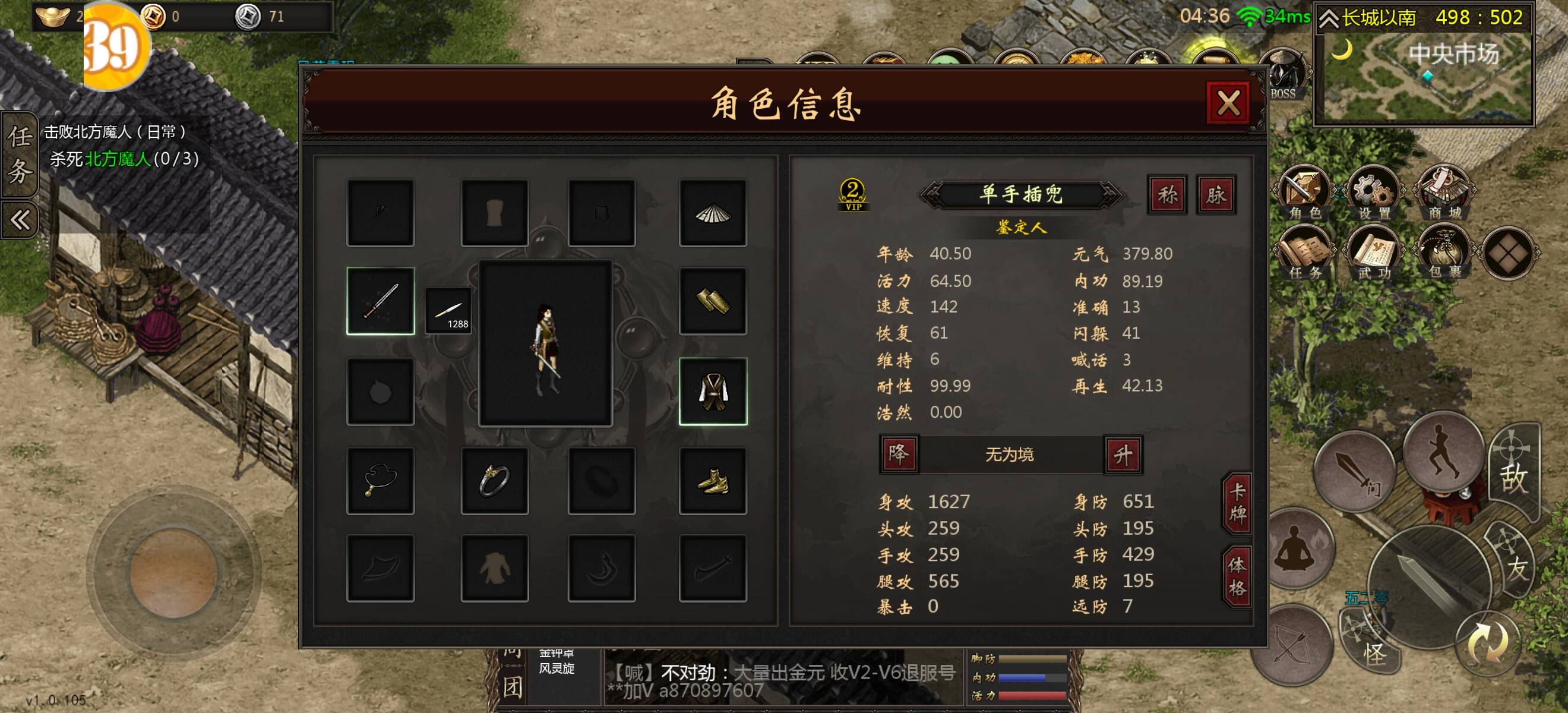Select the robe armor slot
This screenshot has height=713, width=1568.
pyautogui.click(x=713, y=391)
